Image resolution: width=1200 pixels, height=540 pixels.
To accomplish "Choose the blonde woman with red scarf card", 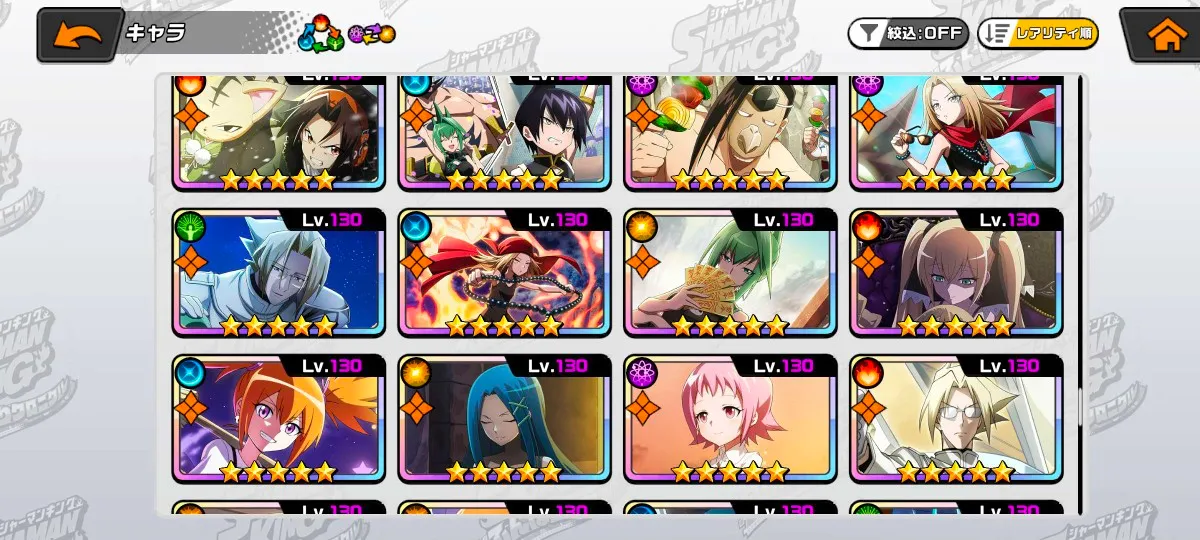I will [956, 130].
